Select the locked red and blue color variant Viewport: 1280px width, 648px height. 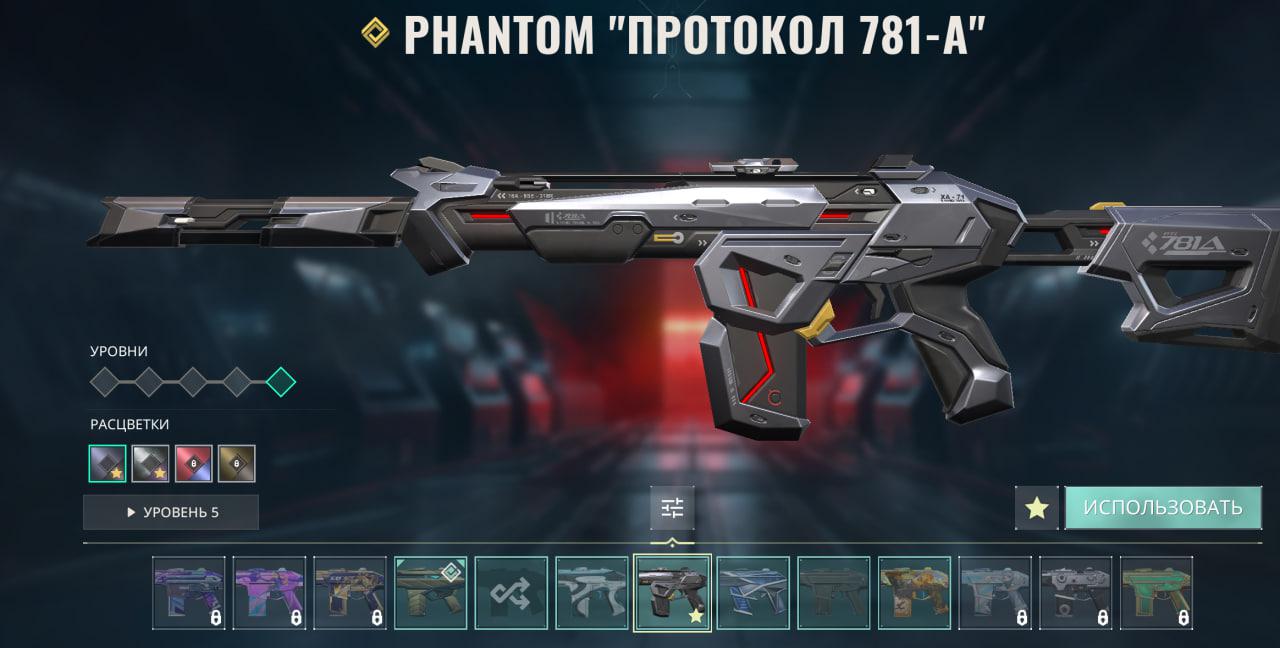pyautogui.click(x=194, y=463)
